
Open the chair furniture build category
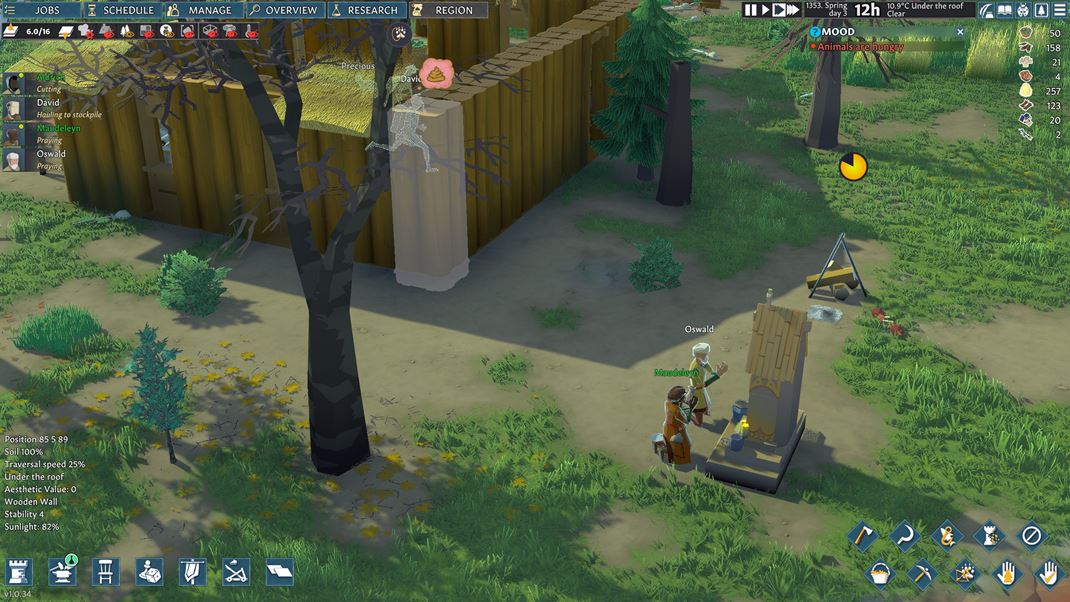click(106, 571)
